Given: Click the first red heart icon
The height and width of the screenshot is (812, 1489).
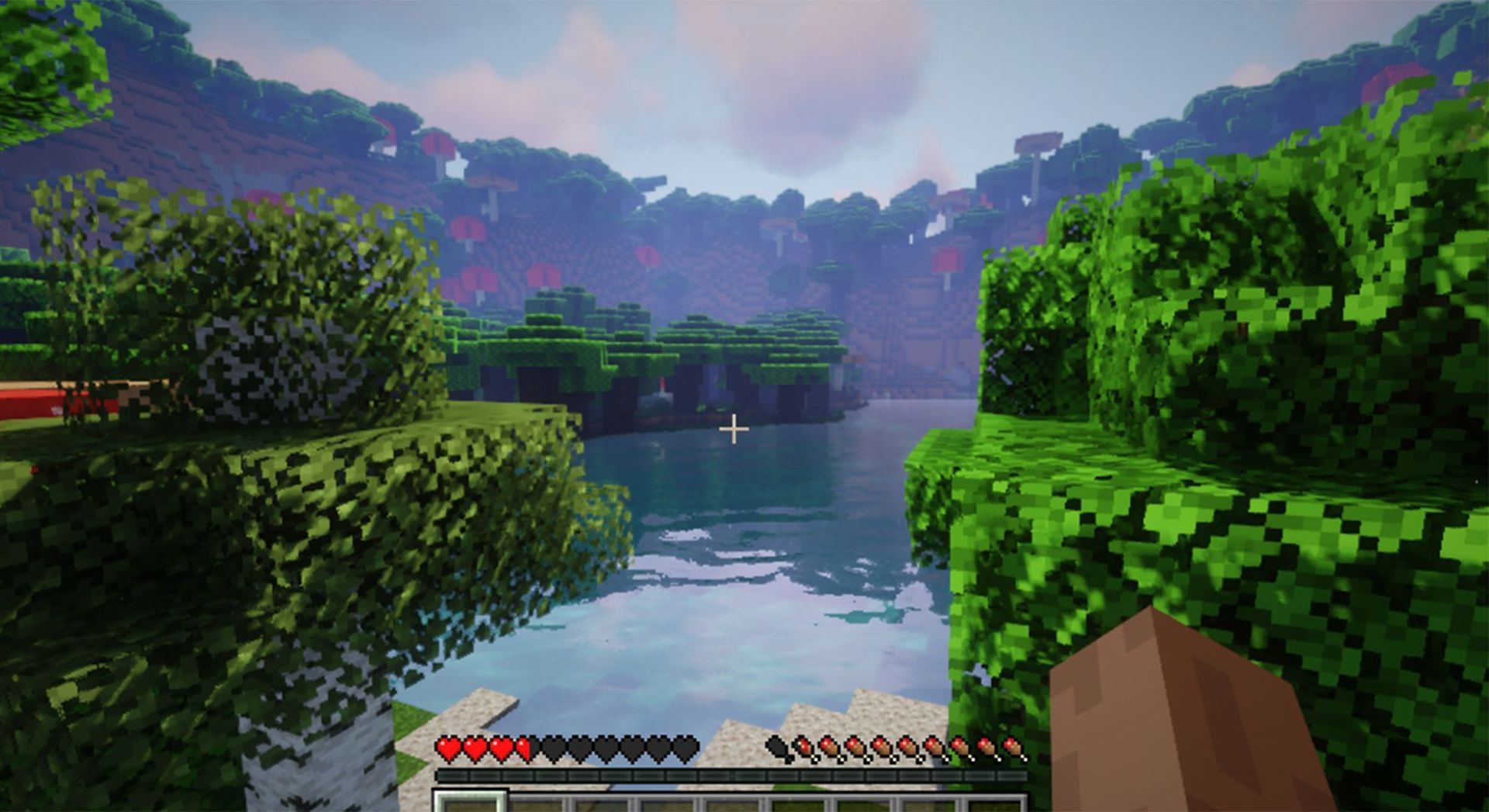Looking at the screenshot, I should point(449,750).
